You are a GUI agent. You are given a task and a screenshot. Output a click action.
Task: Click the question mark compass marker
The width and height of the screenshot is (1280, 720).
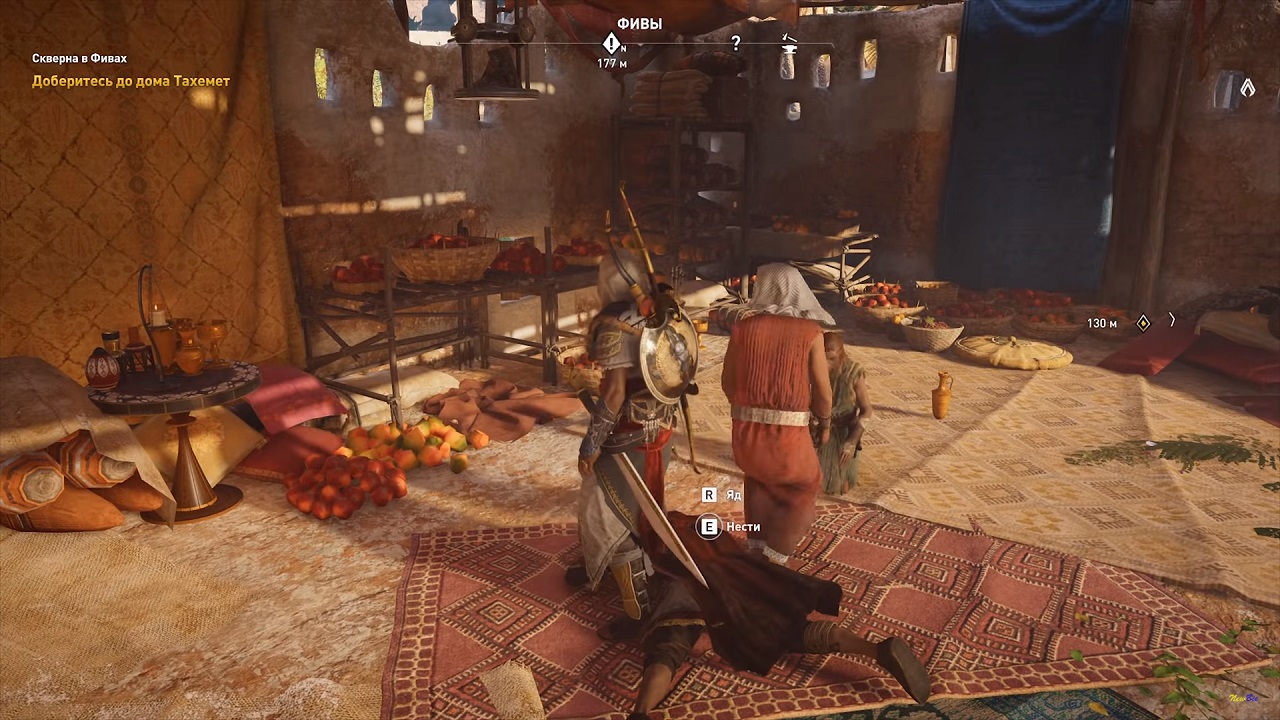click(736, 43)
